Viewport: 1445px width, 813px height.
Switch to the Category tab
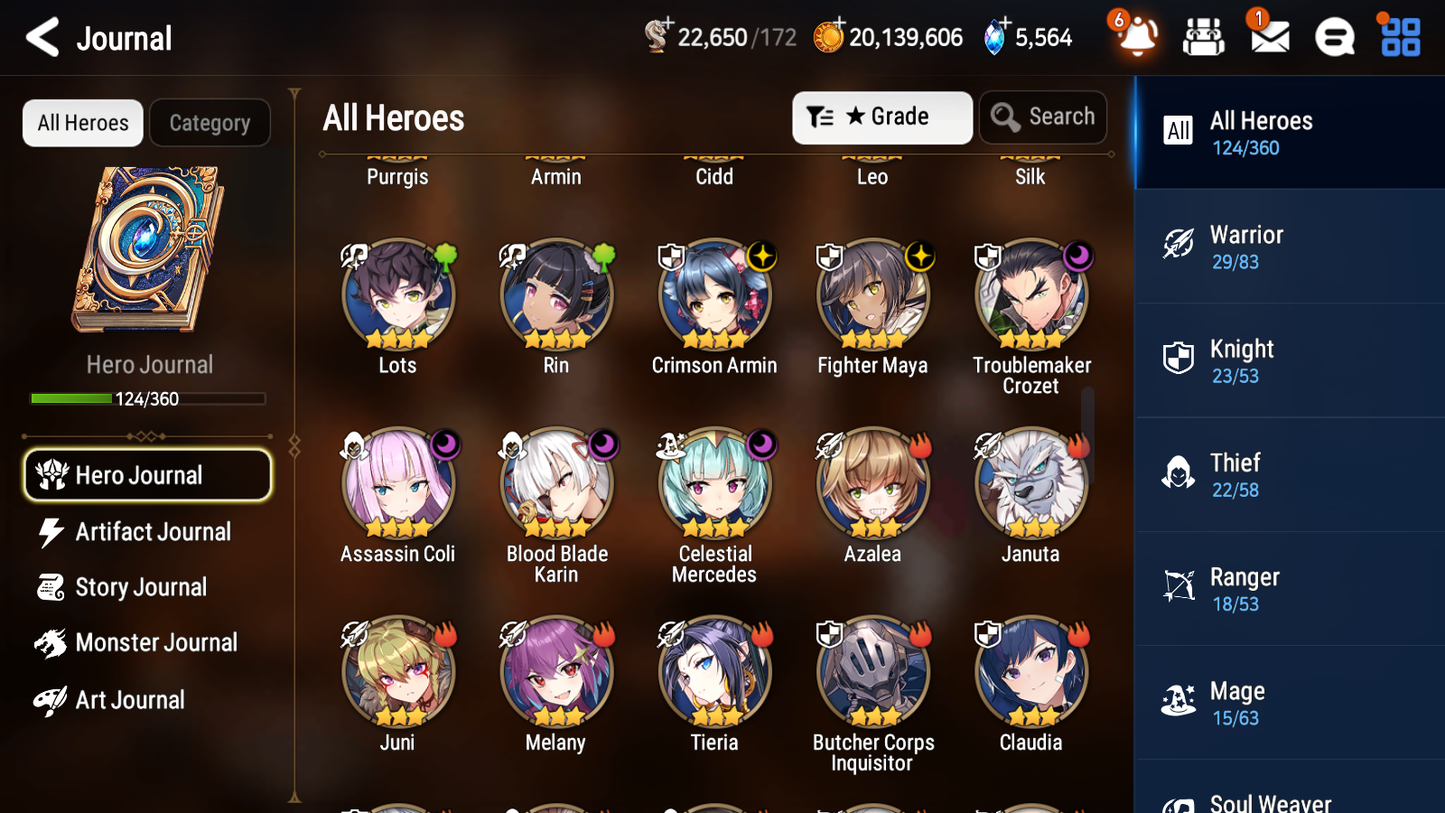coord(210,123)
